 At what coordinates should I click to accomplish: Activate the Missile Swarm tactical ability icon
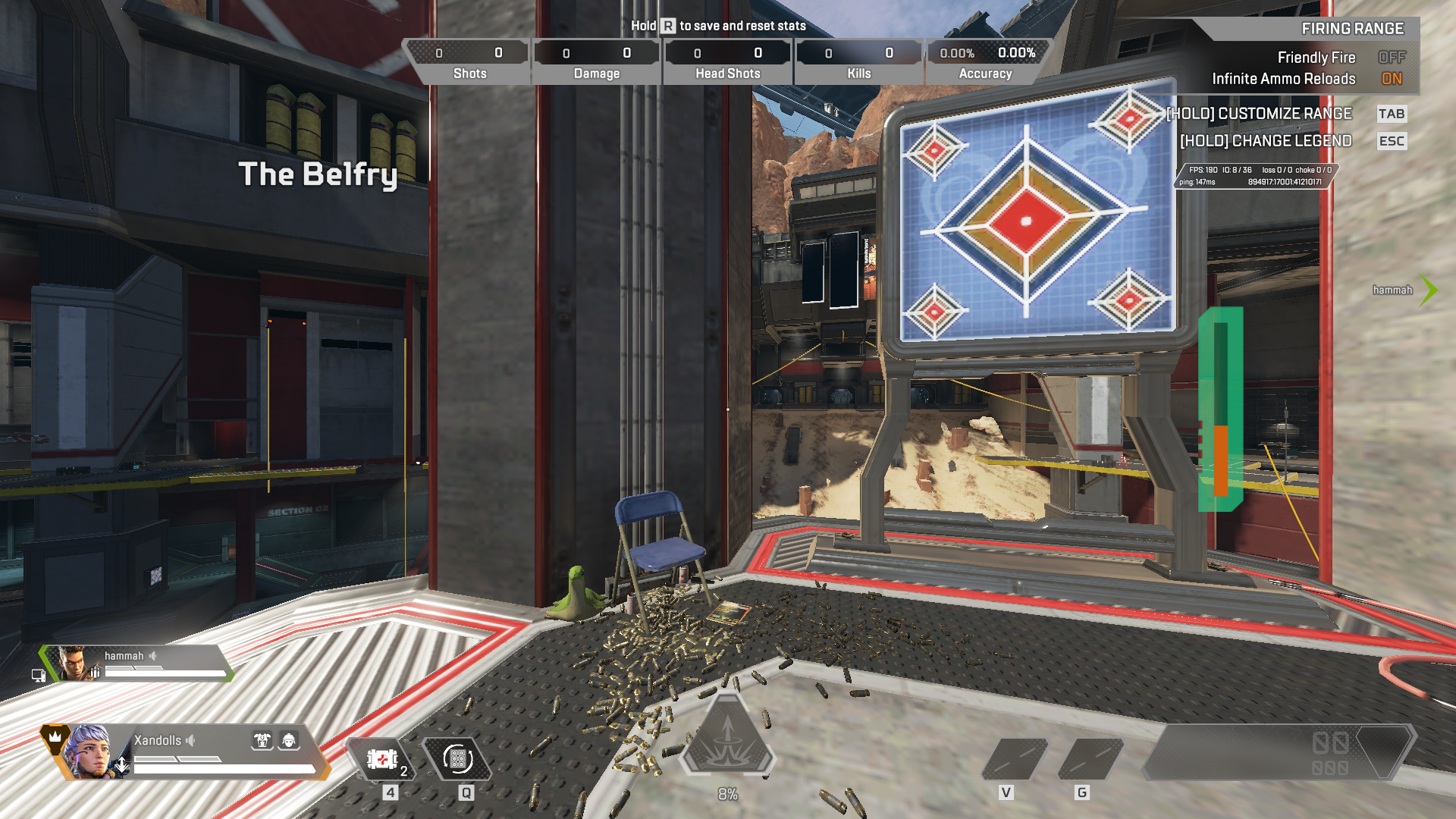pyautogui.click(x=457, y=759)
